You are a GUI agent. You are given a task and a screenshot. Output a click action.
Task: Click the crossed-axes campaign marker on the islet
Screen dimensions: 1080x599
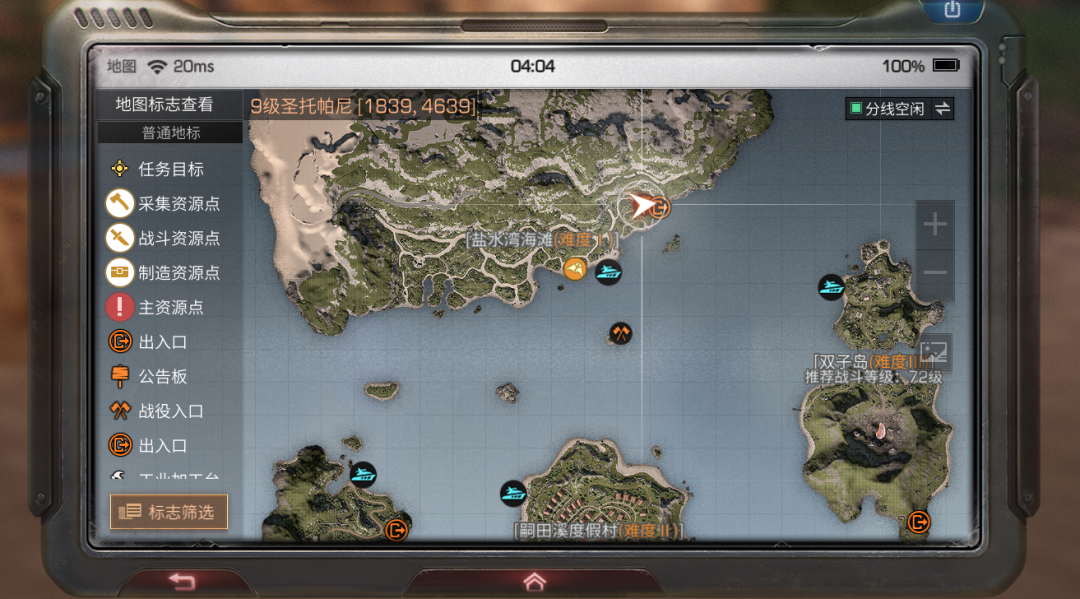620,334
